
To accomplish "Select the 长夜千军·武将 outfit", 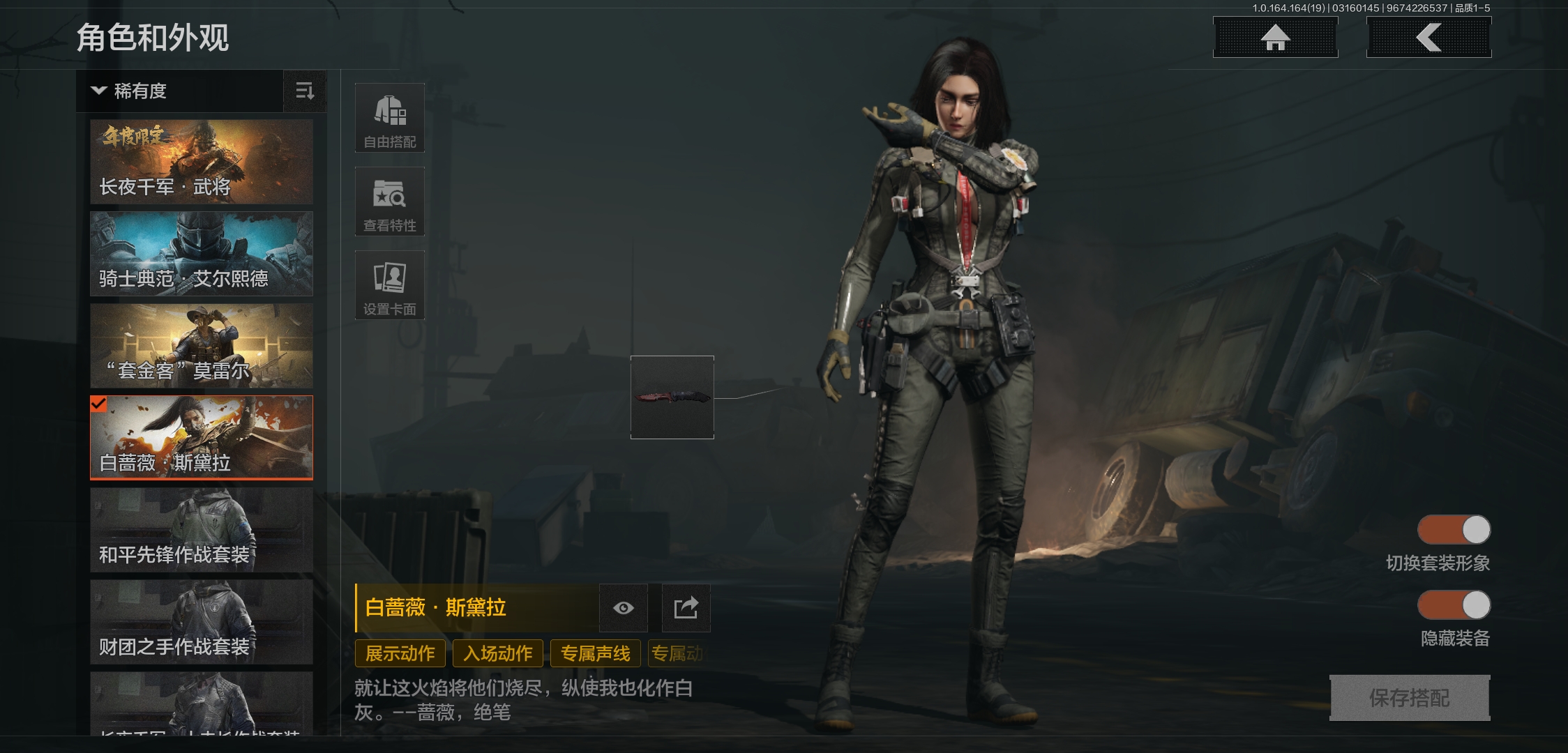I will tap(202, 162).
